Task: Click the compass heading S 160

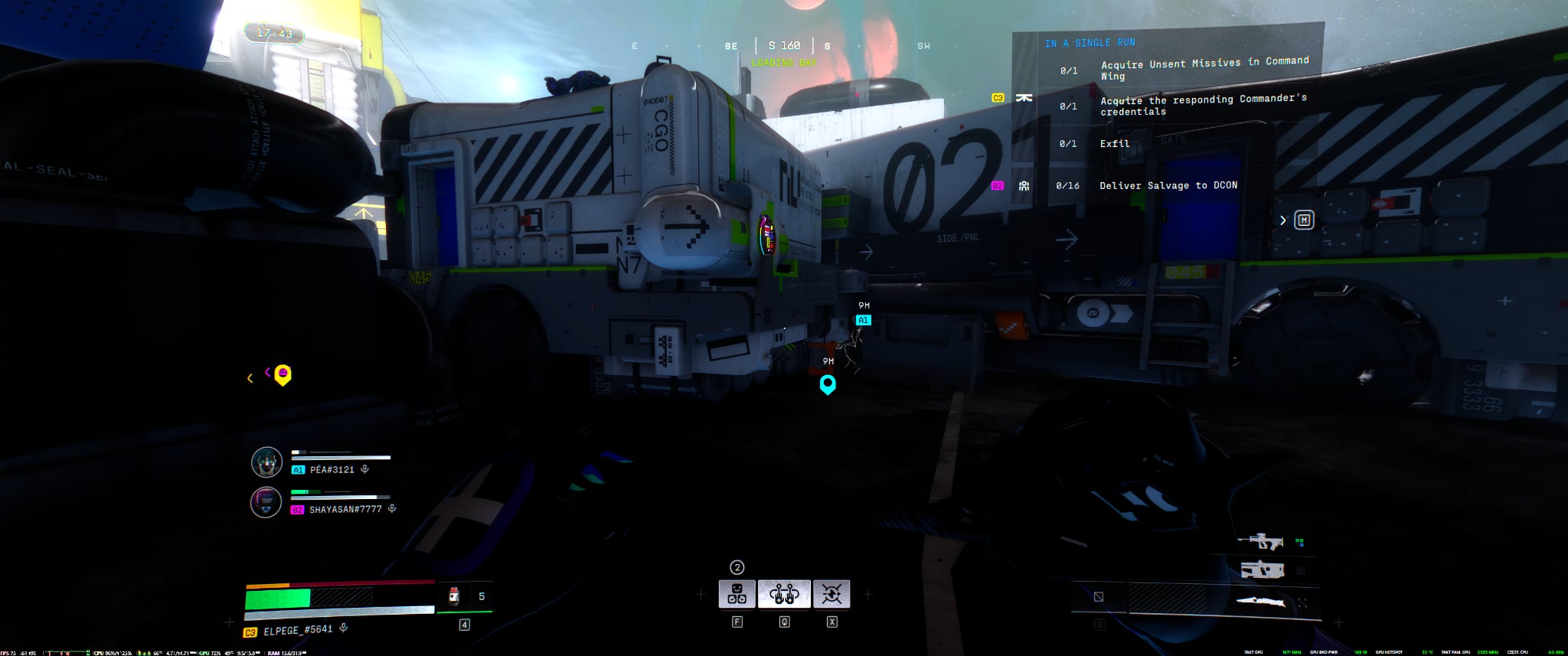Action: (784, 46)
